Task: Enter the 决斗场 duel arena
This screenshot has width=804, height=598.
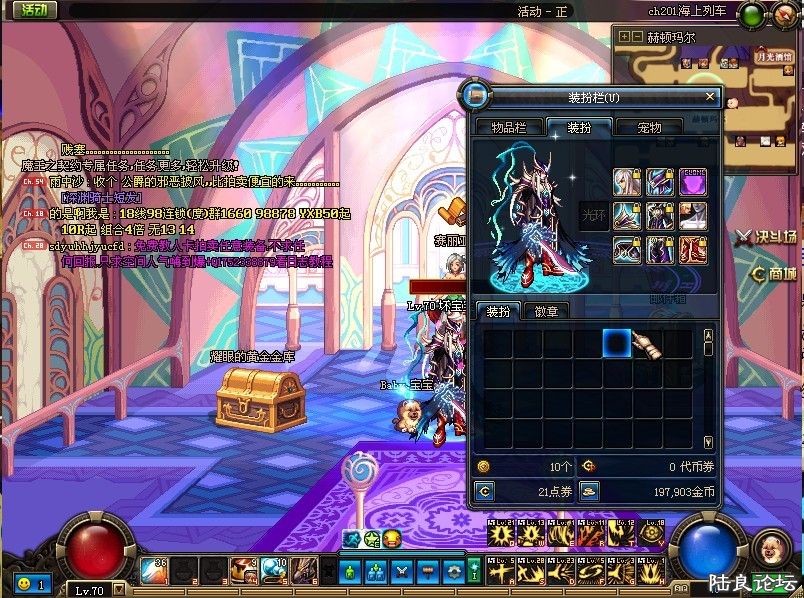Action: [767, 238]
